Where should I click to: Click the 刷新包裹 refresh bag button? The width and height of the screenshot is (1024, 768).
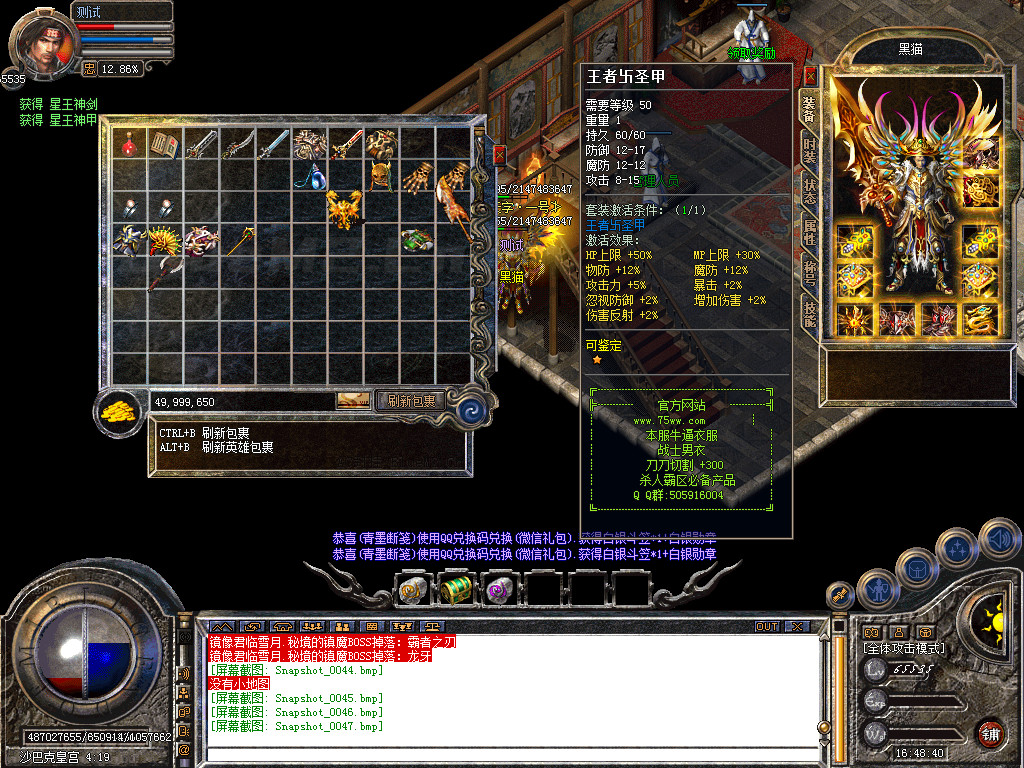click(x=412, y=401)
